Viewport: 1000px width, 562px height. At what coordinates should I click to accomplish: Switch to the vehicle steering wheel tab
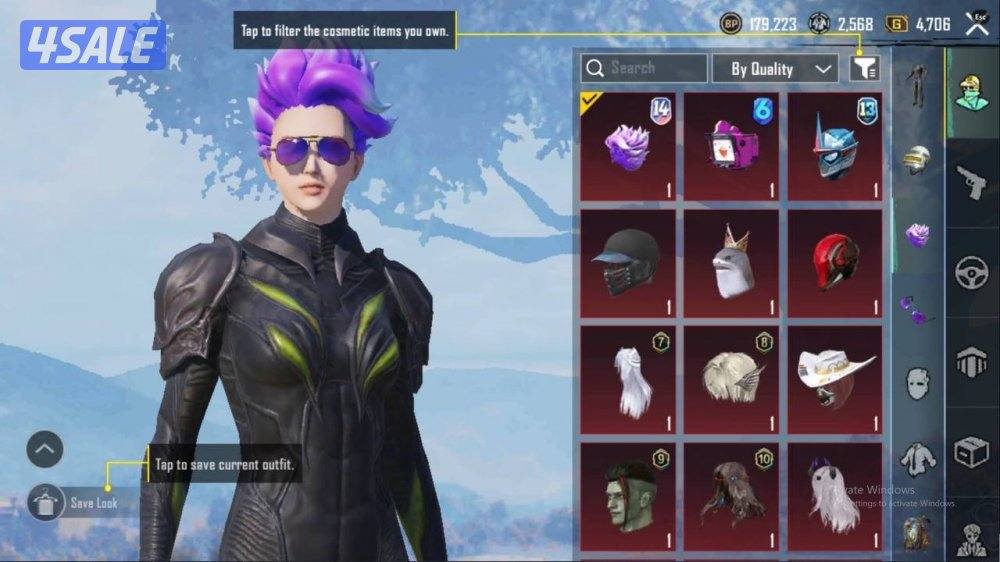(x=971, y=273)
